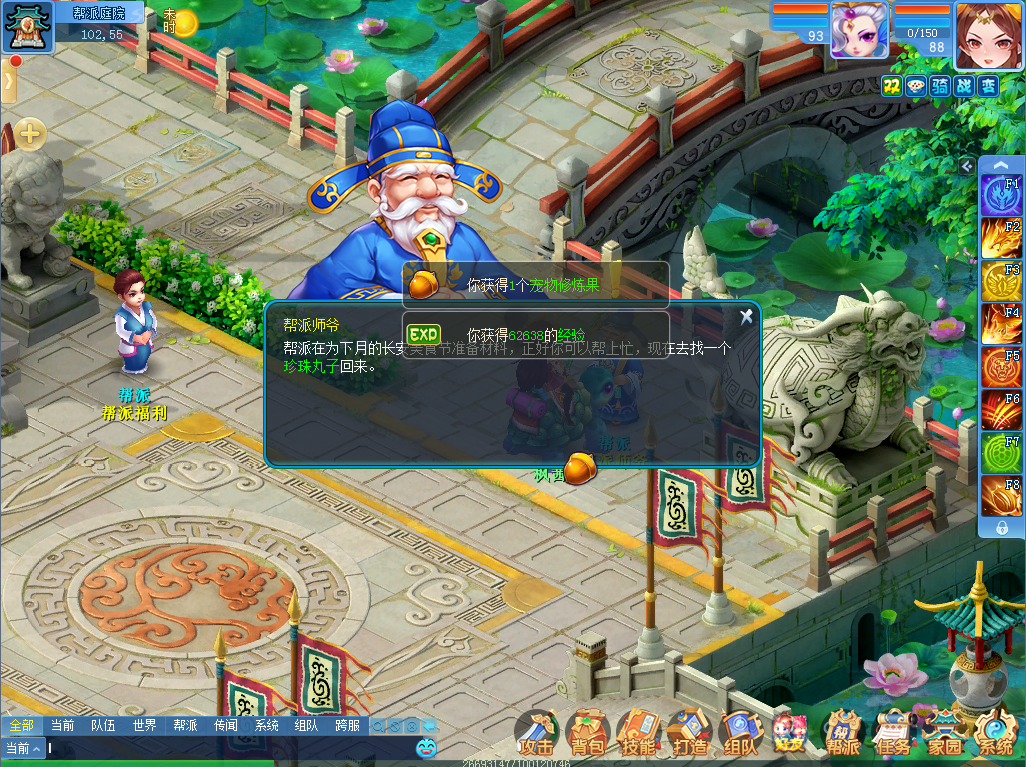Viewport: 1026px width, 767px height.
Task: Close the 帮派师爷 dialogue box
Action: 746,317
